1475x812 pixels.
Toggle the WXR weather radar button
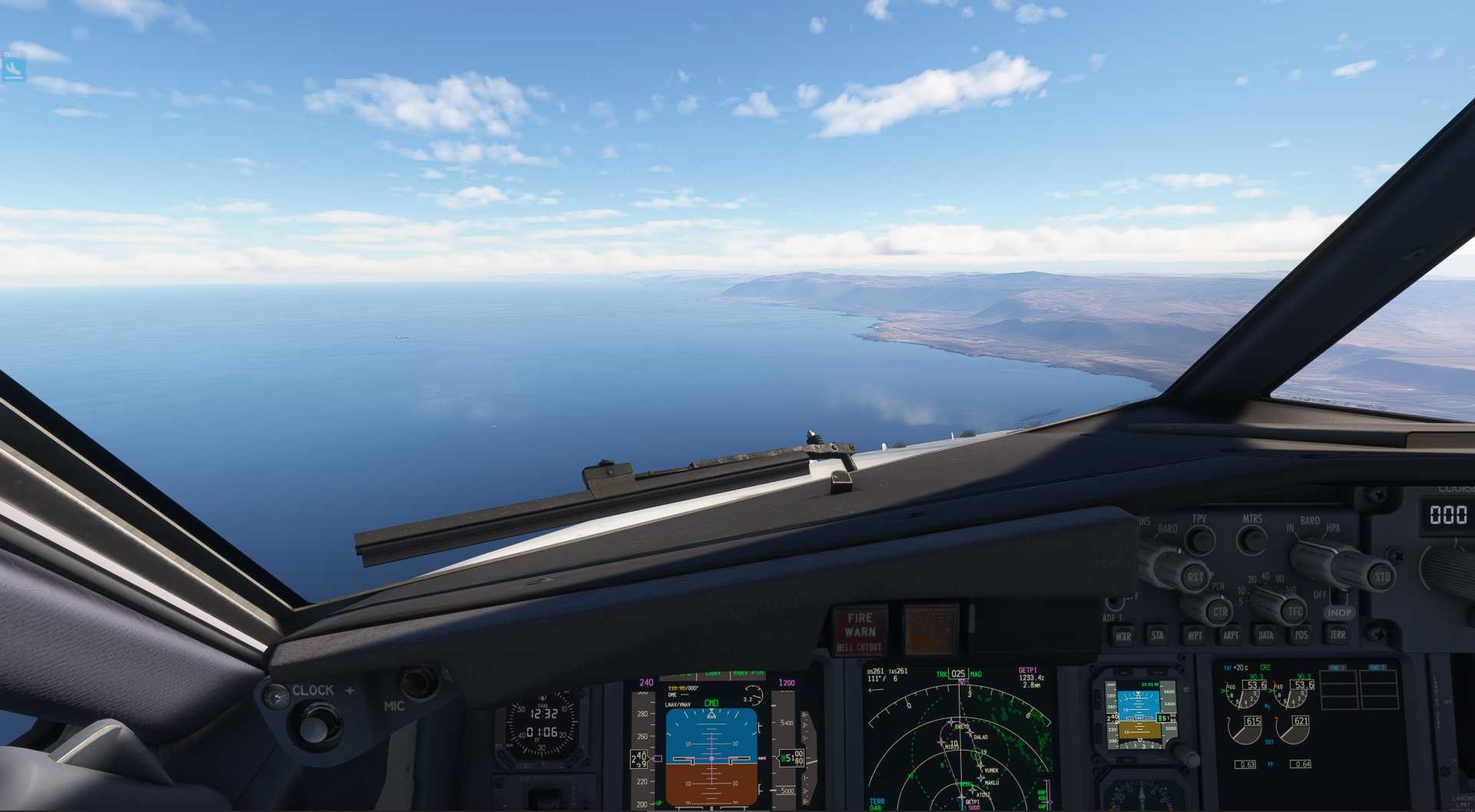[x=1123, y=636]
